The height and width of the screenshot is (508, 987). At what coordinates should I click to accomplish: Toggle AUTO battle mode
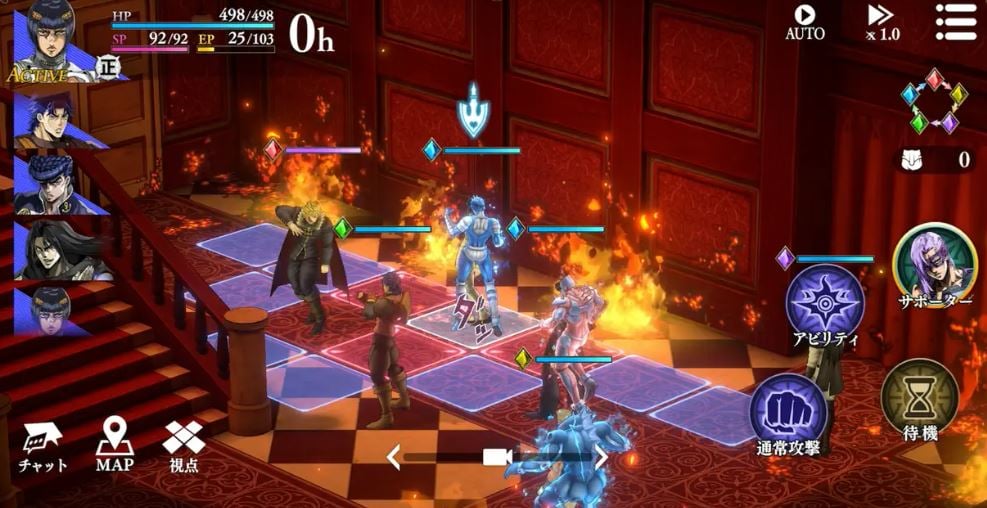(x=804, y=21)
